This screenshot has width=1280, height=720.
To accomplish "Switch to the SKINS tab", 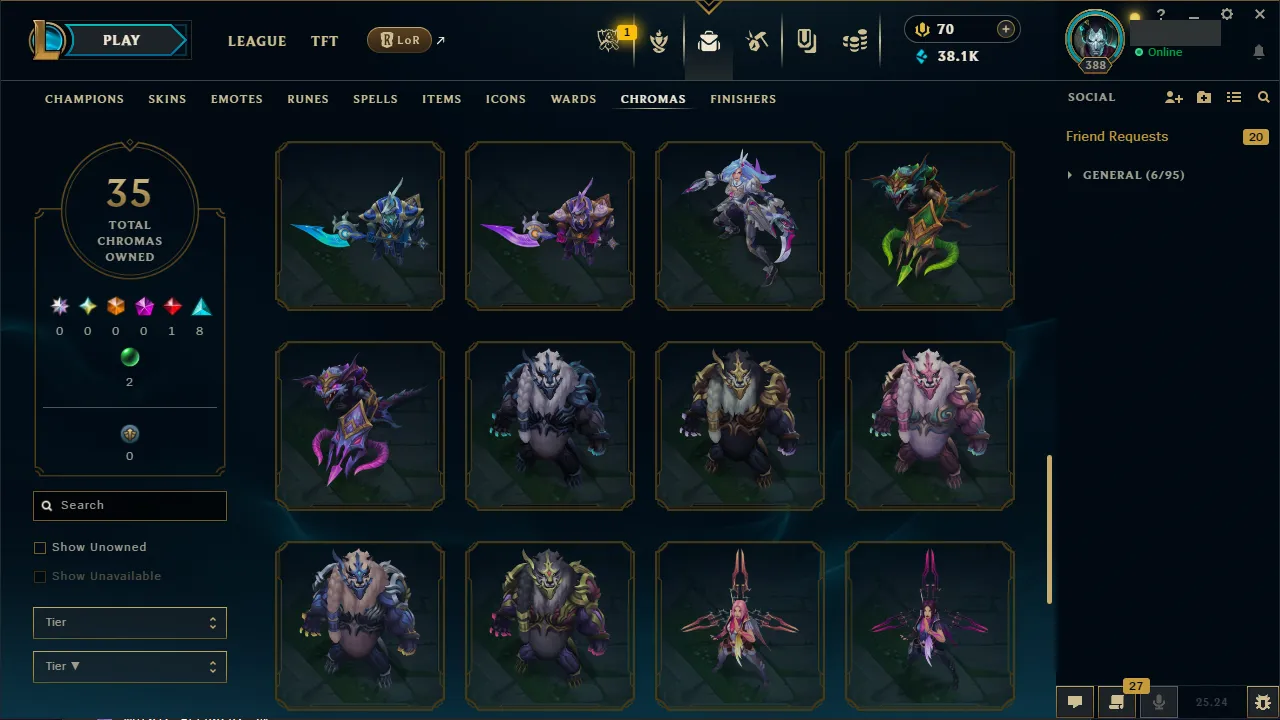I will pos(167,98).
